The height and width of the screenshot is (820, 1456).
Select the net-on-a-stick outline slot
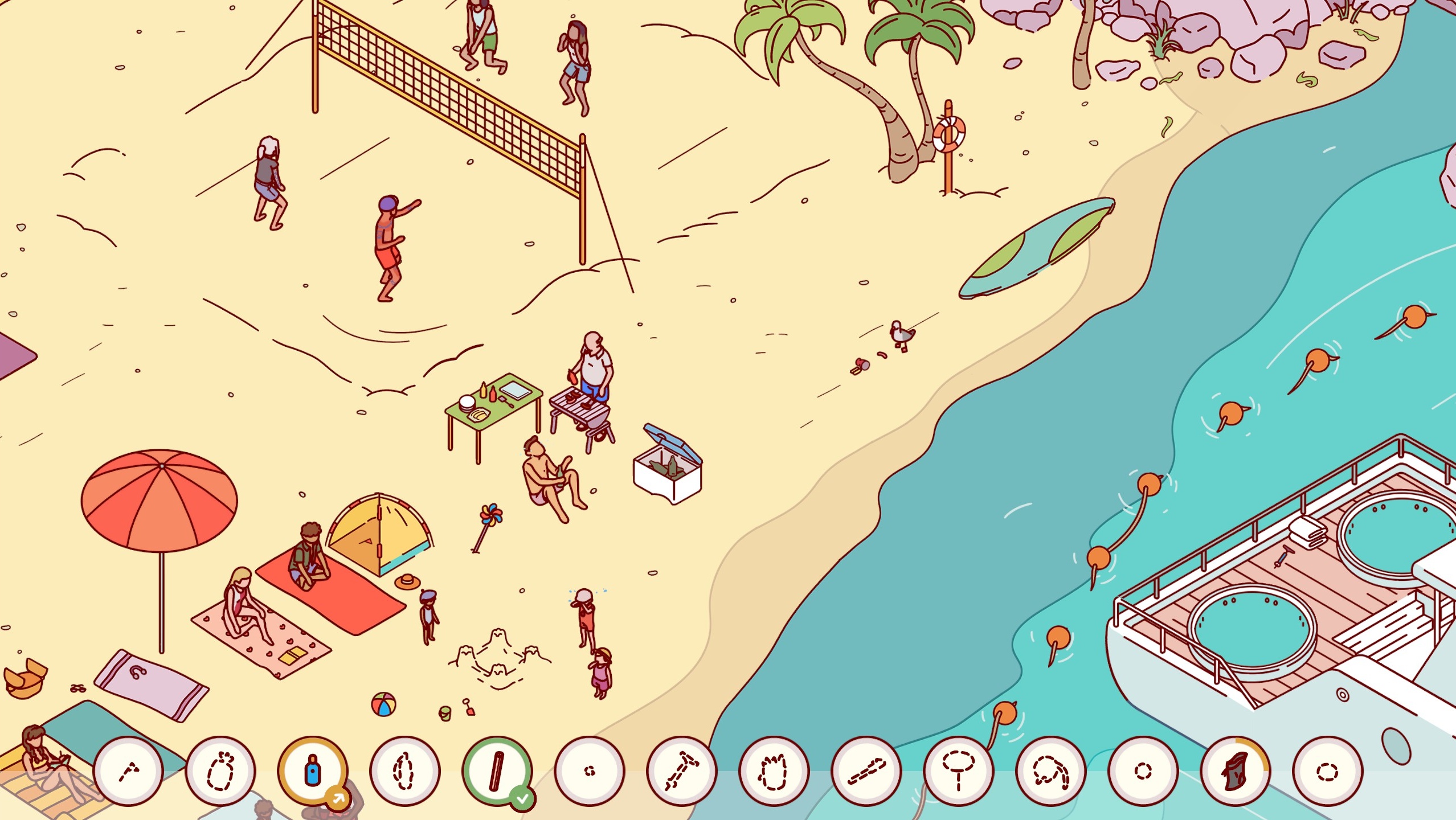958,771
